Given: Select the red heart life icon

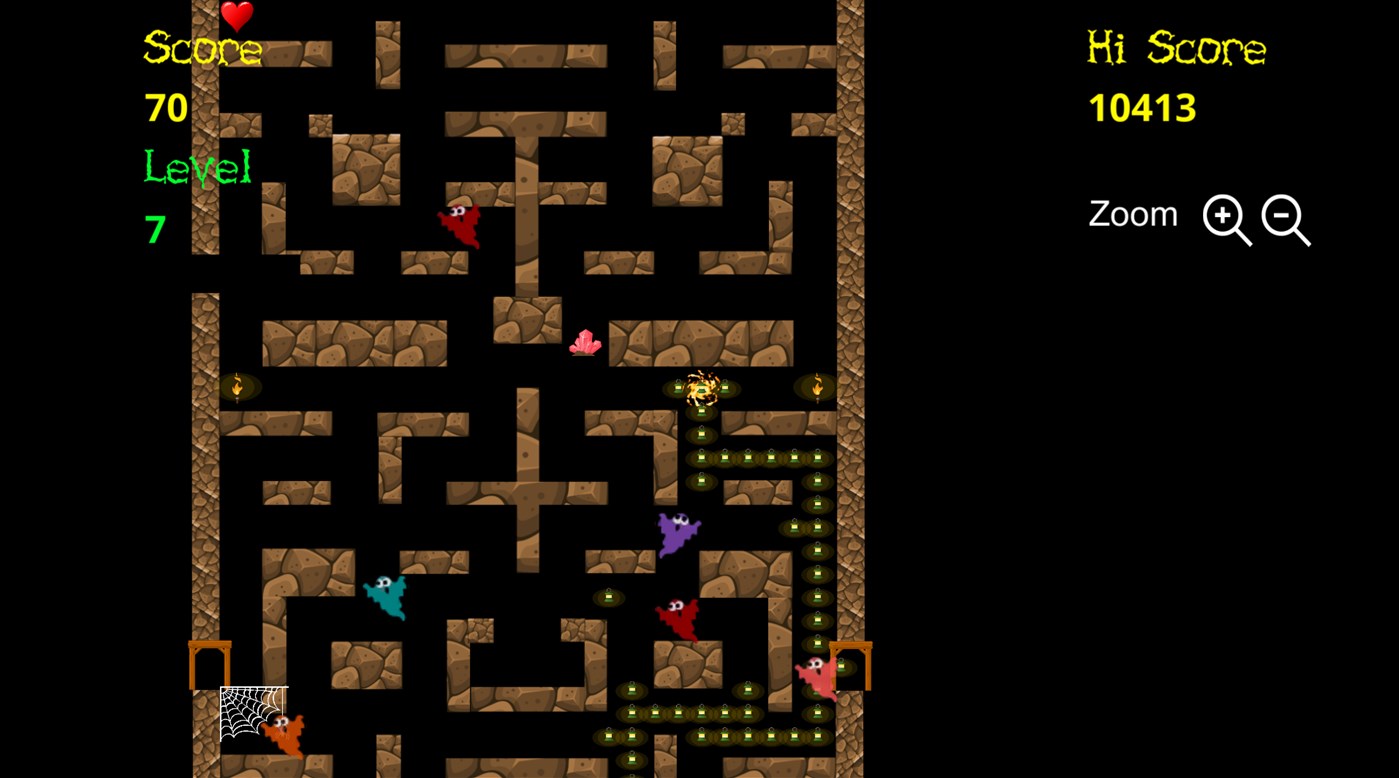Looking at the screenshot, I should tap(234, 18).
